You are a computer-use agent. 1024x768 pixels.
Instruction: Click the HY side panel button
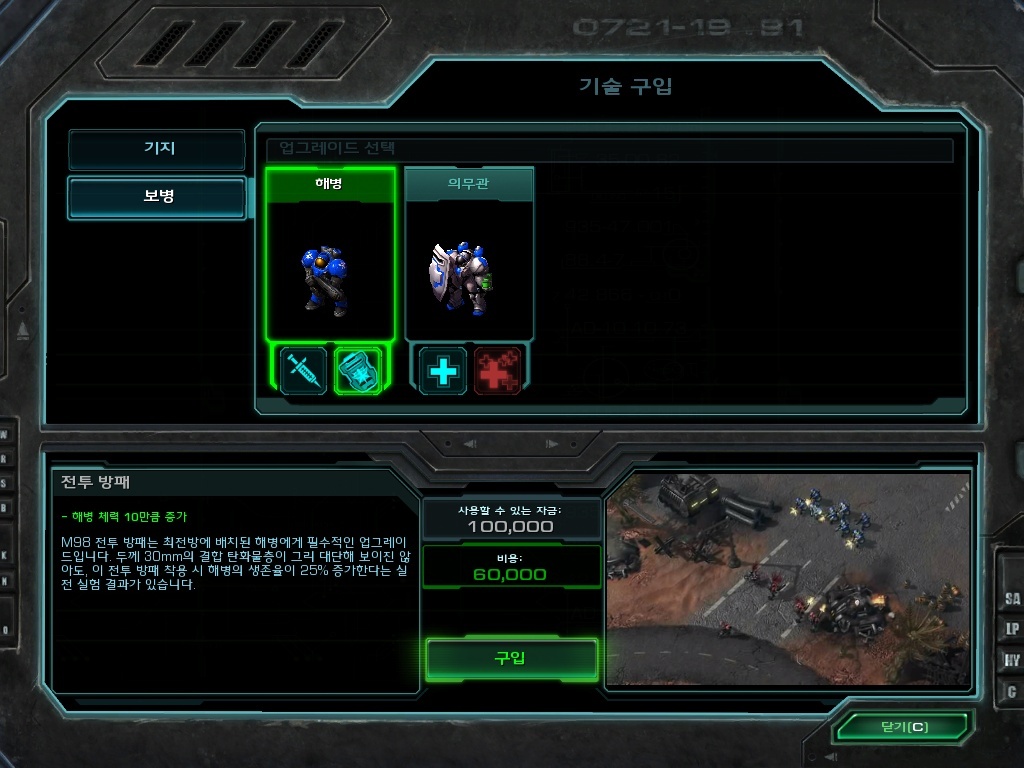point(1011,661)
